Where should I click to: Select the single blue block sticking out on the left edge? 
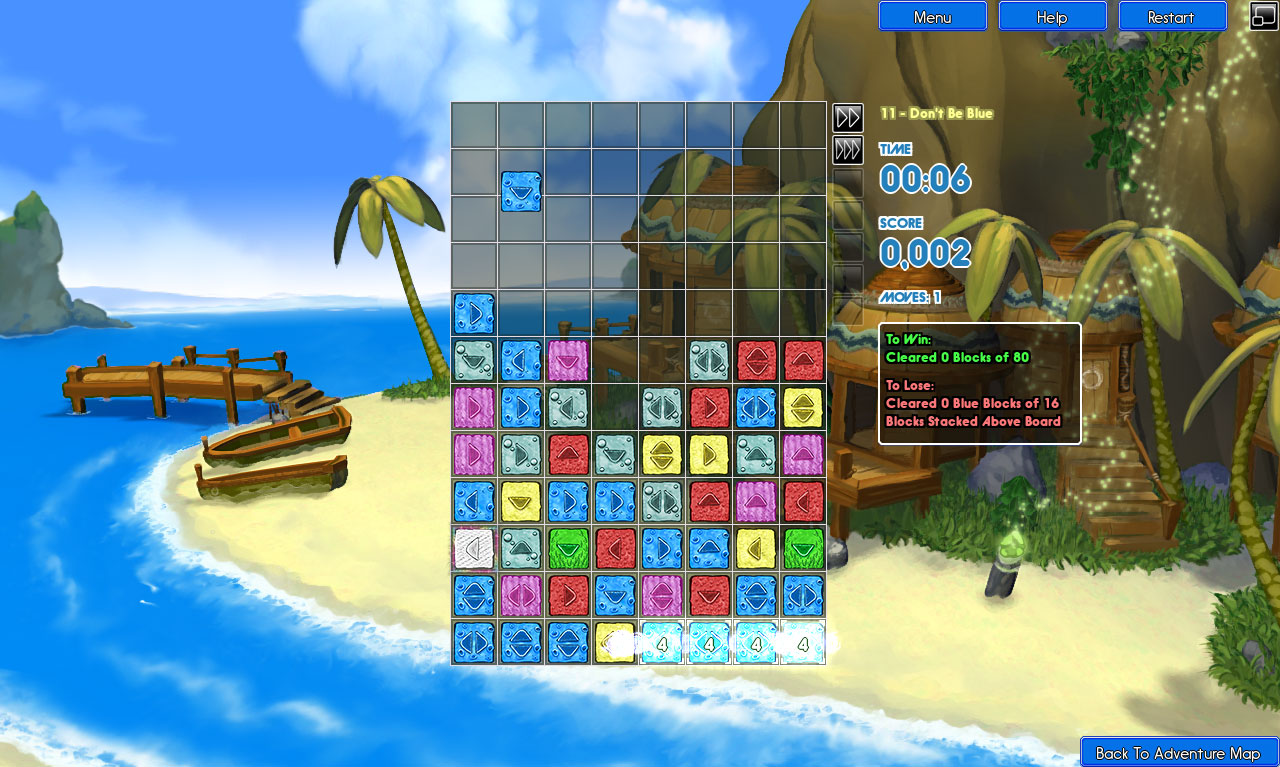click(474, 313)
